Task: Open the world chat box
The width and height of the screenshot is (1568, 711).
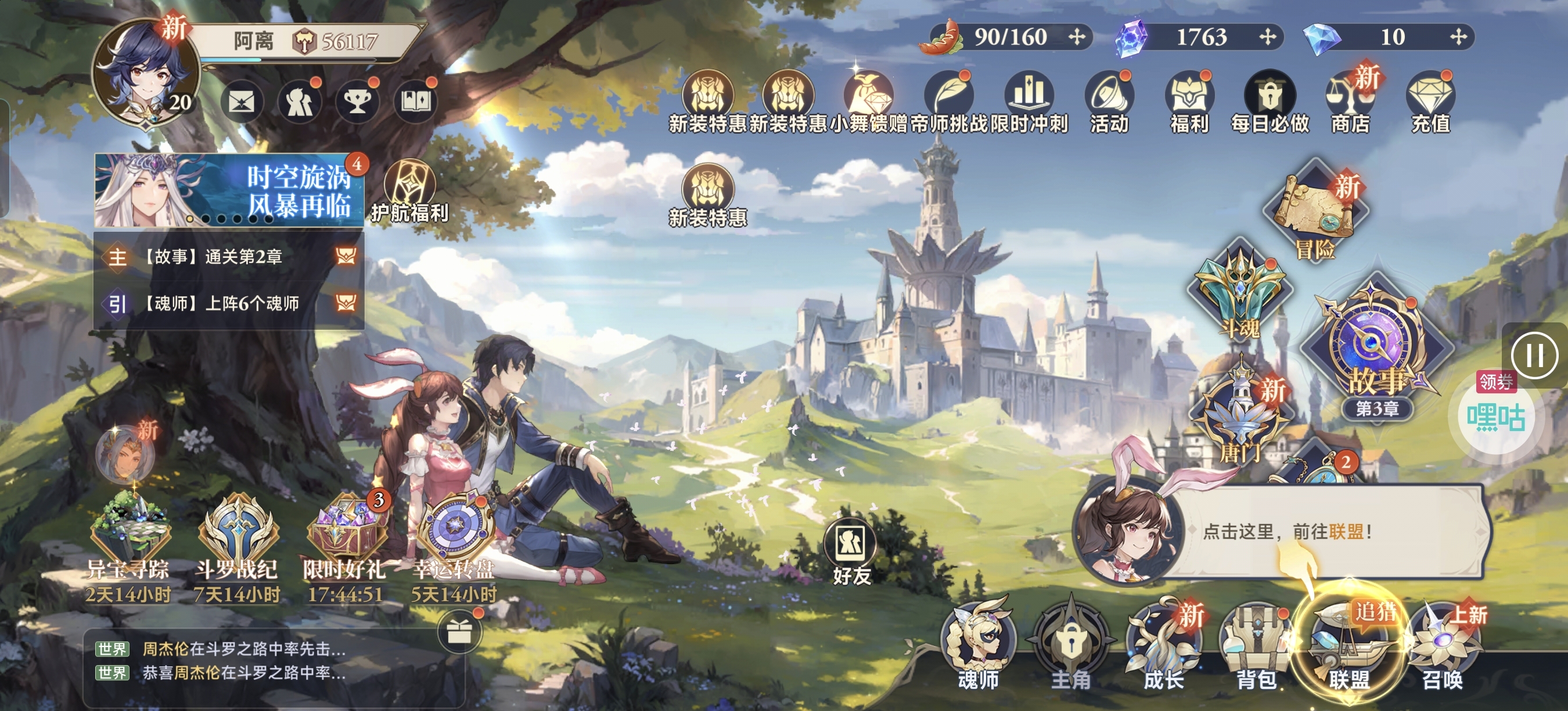Action: tap(243, 661)
